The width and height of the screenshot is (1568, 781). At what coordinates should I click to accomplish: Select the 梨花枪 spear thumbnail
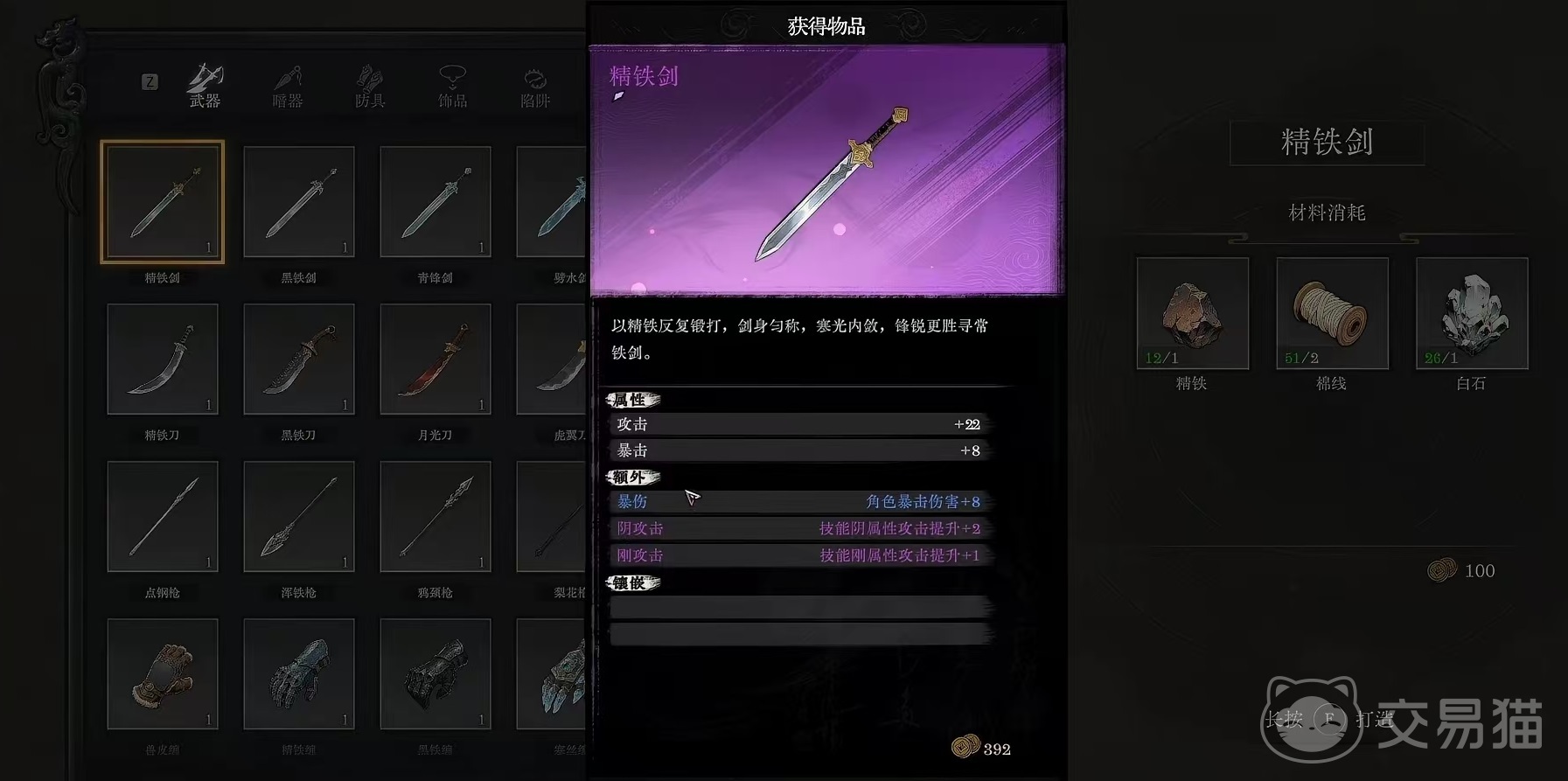551,516
